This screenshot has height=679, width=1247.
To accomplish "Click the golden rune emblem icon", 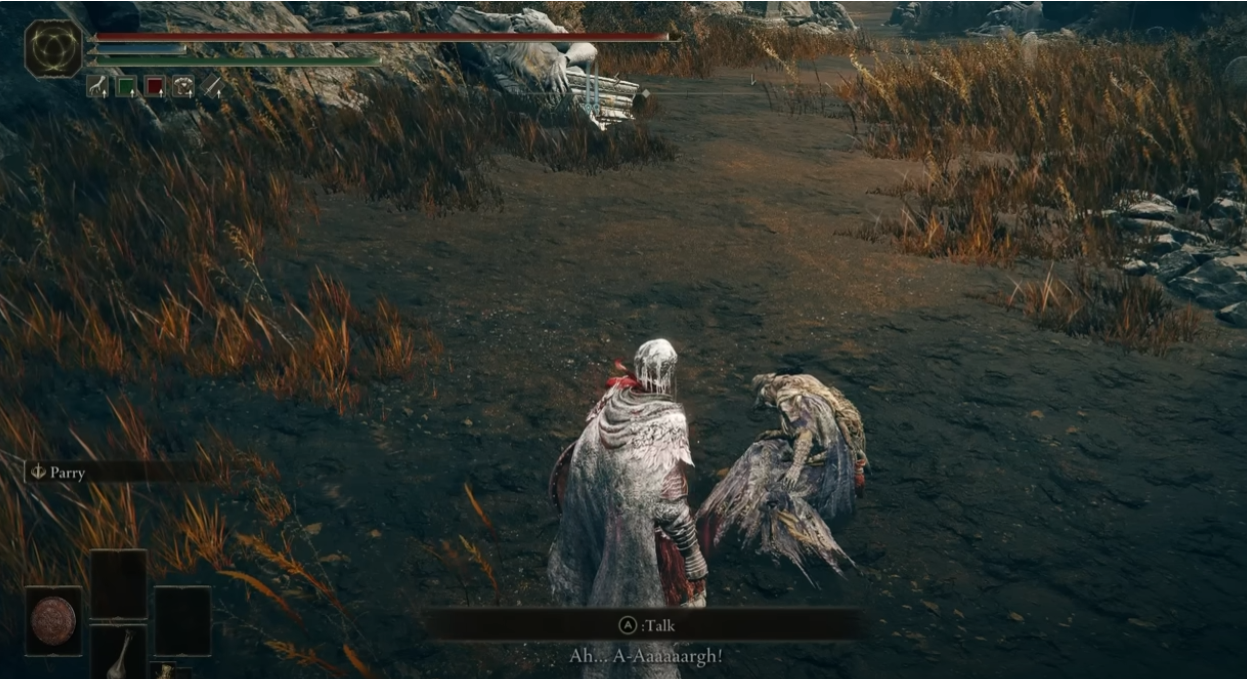I will 53,48.
